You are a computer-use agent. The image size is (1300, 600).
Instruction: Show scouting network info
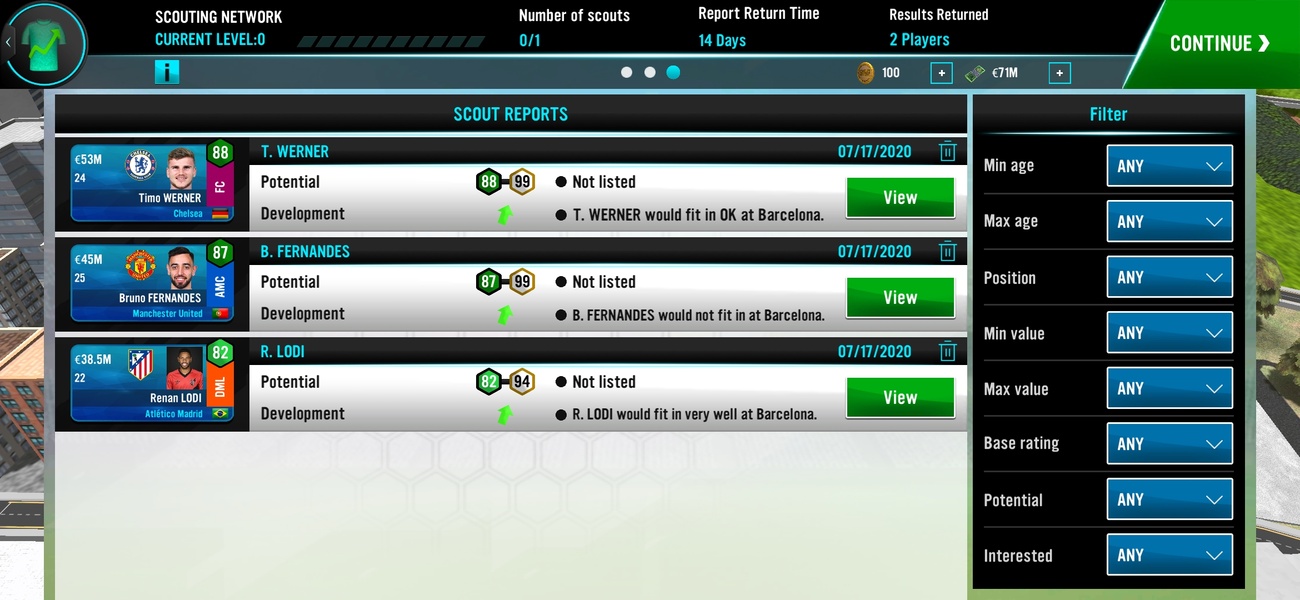(x=167, y=72)
